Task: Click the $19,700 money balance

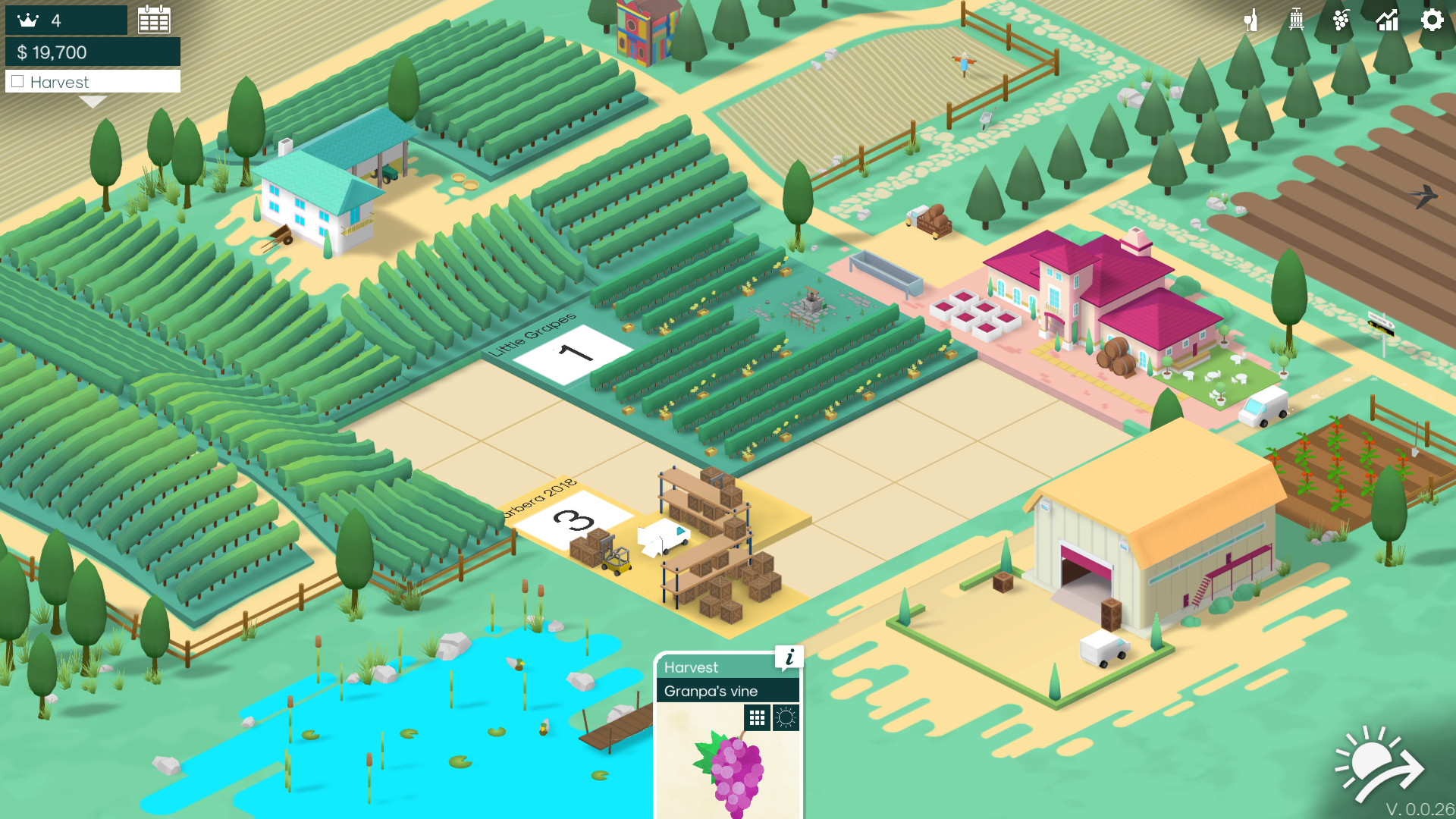Action: pyautogui.click(x=53, y=53)
